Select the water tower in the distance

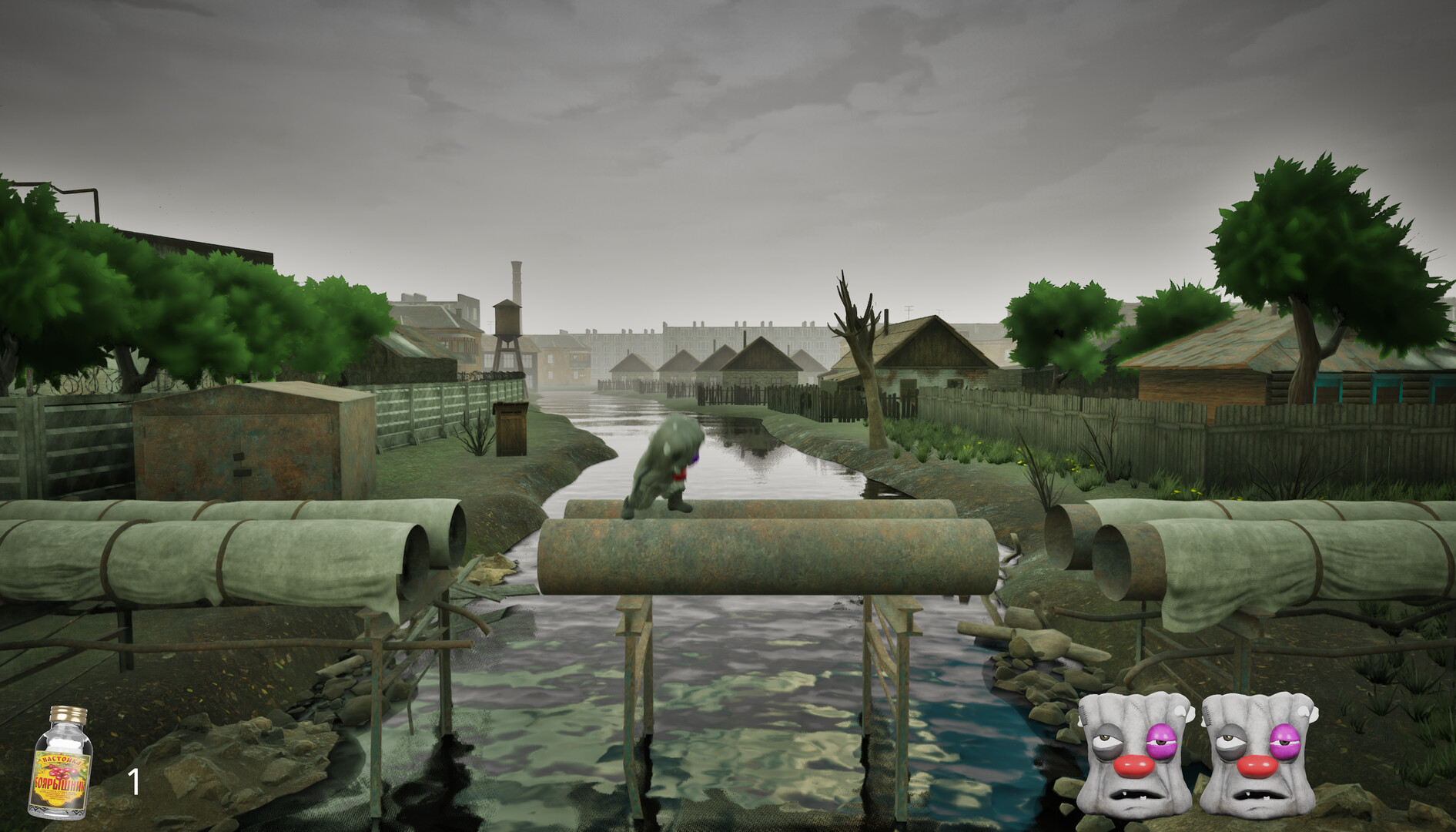pos(507,320)
